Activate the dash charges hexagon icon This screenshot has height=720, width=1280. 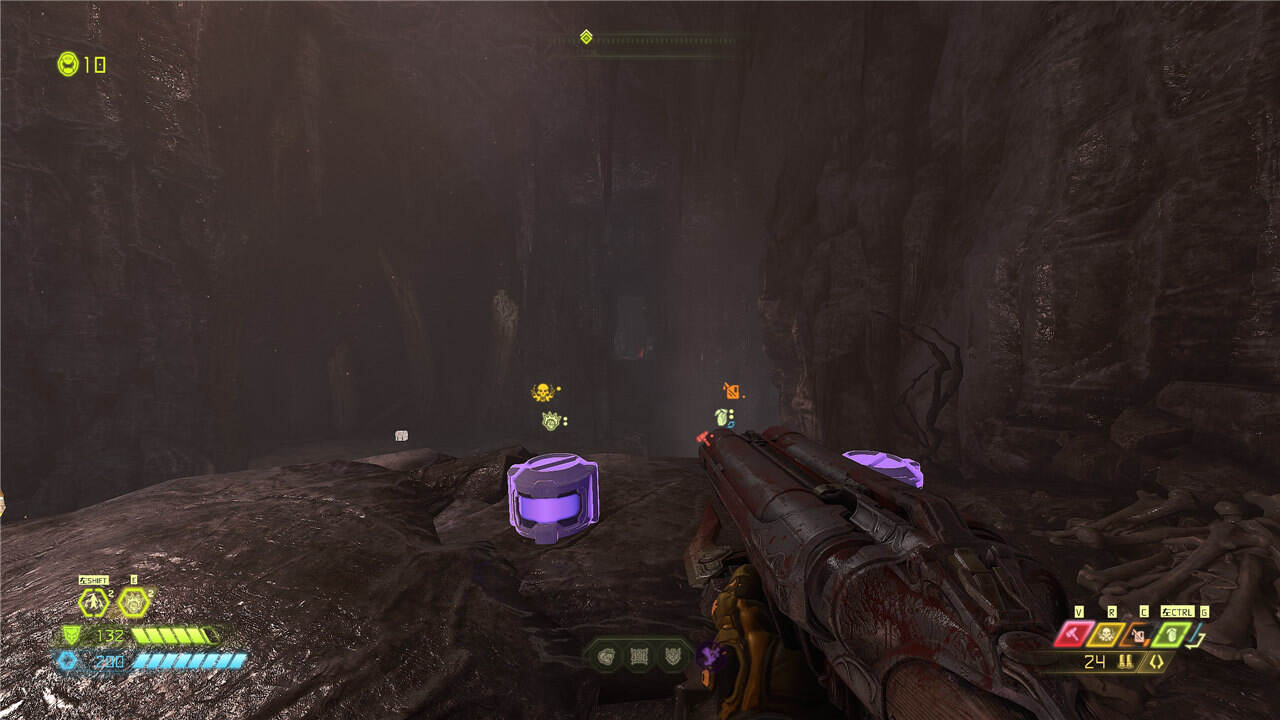(94, 602)
